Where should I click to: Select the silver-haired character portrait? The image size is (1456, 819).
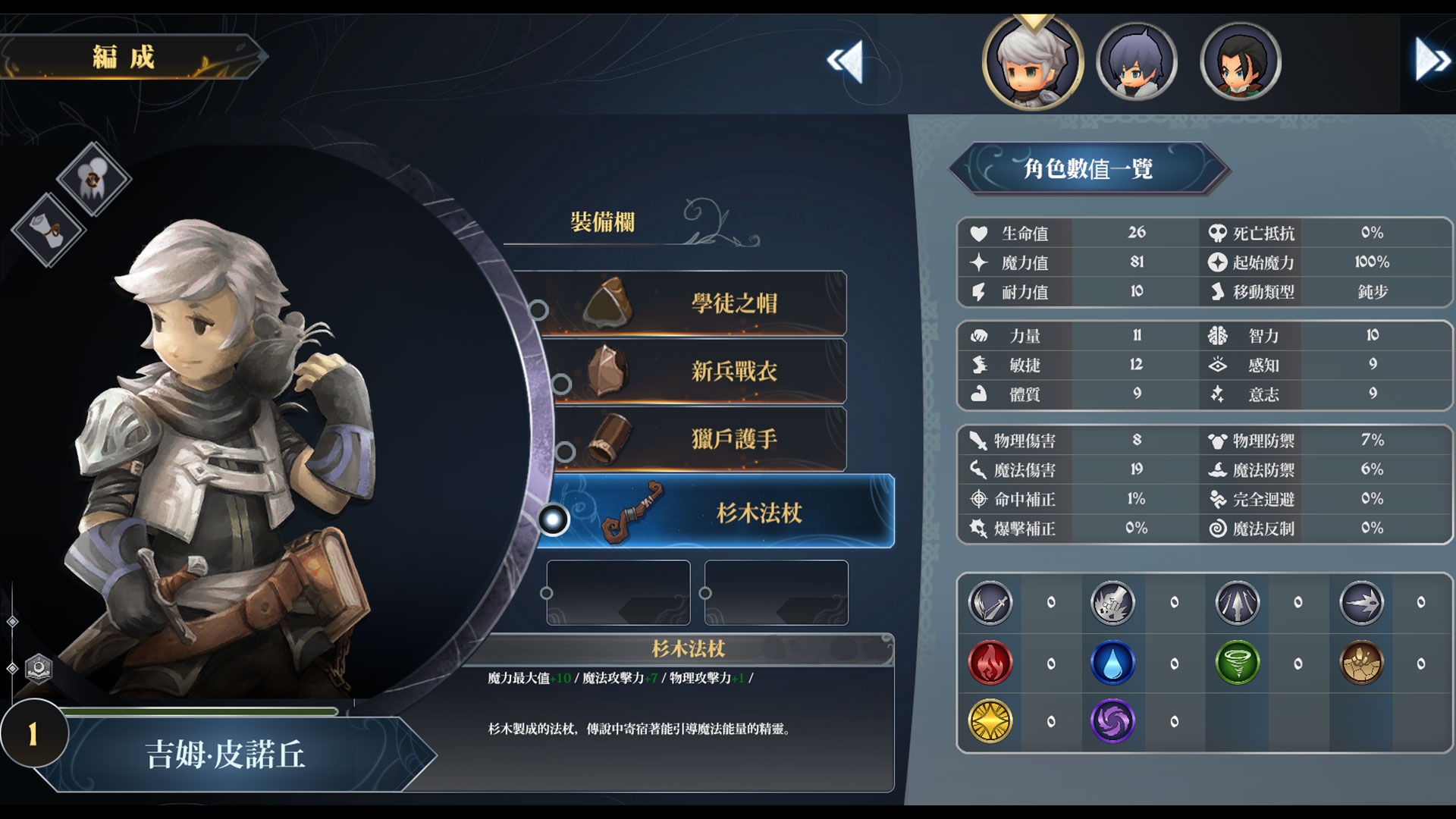pyautogui.click(x=1032, y=62)
